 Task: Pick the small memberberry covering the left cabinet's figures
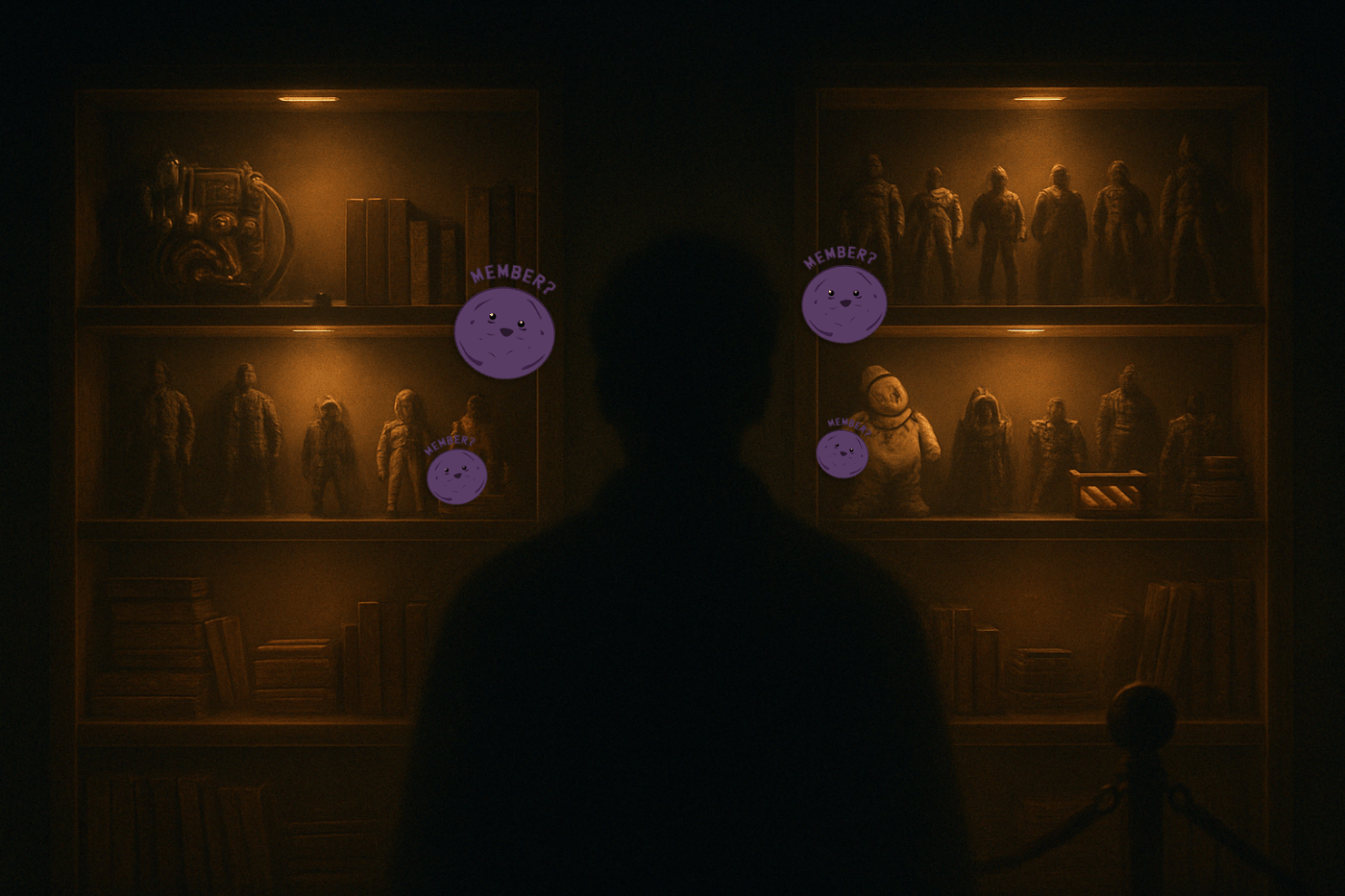point(456,476)
